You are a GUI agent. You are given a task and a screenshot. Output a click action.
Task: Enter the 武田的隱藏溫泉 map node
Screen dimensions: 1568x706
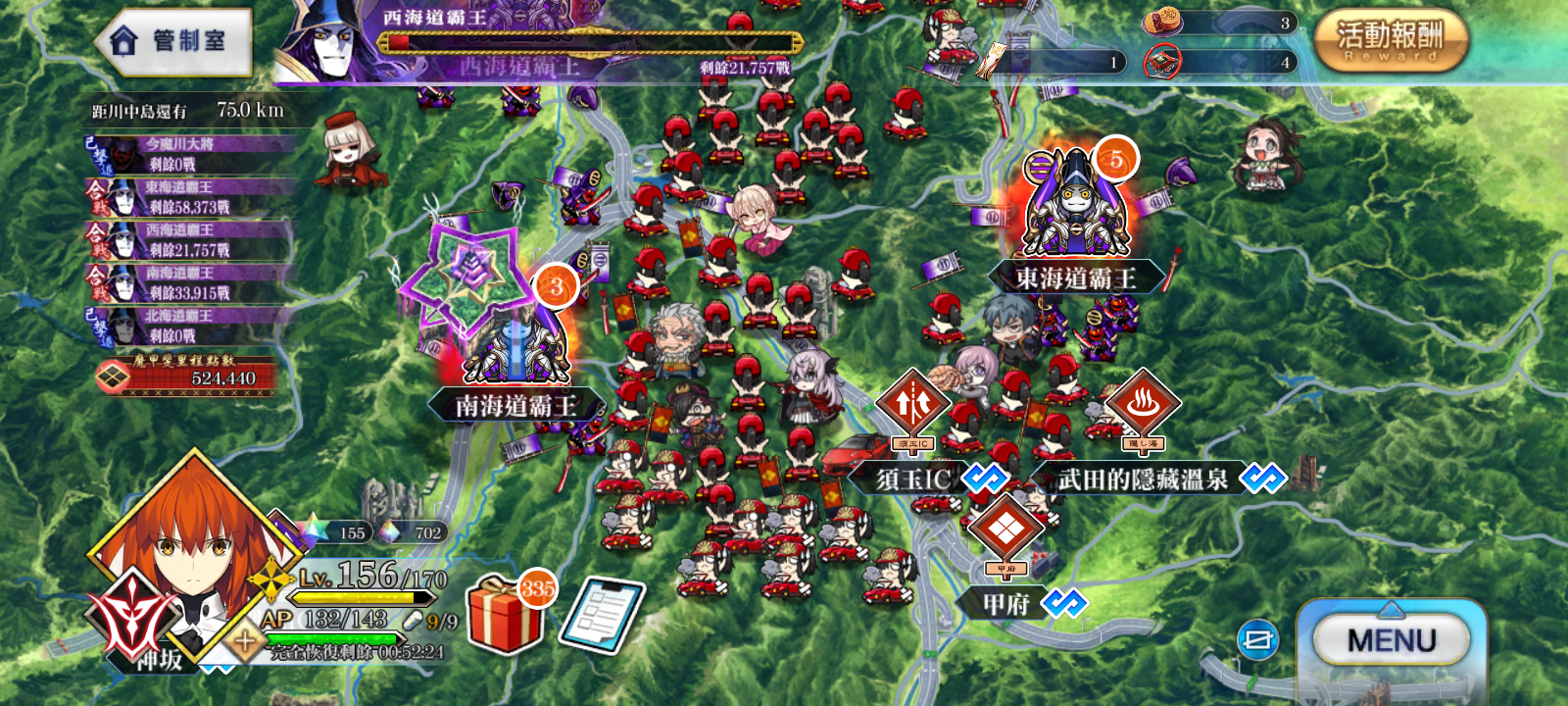click(x=1143, y=405)
